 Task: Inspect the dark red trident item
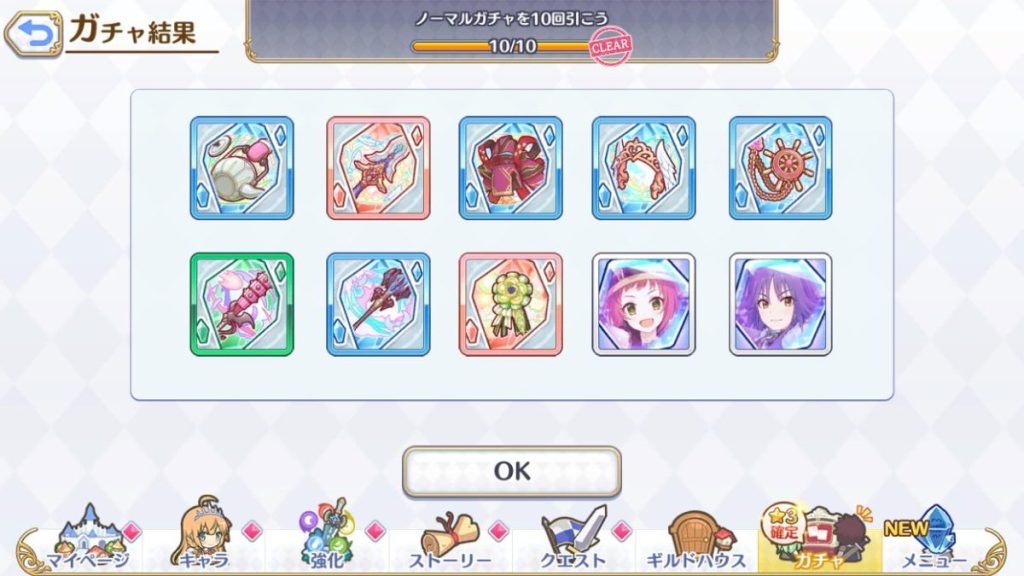[378, 304]
